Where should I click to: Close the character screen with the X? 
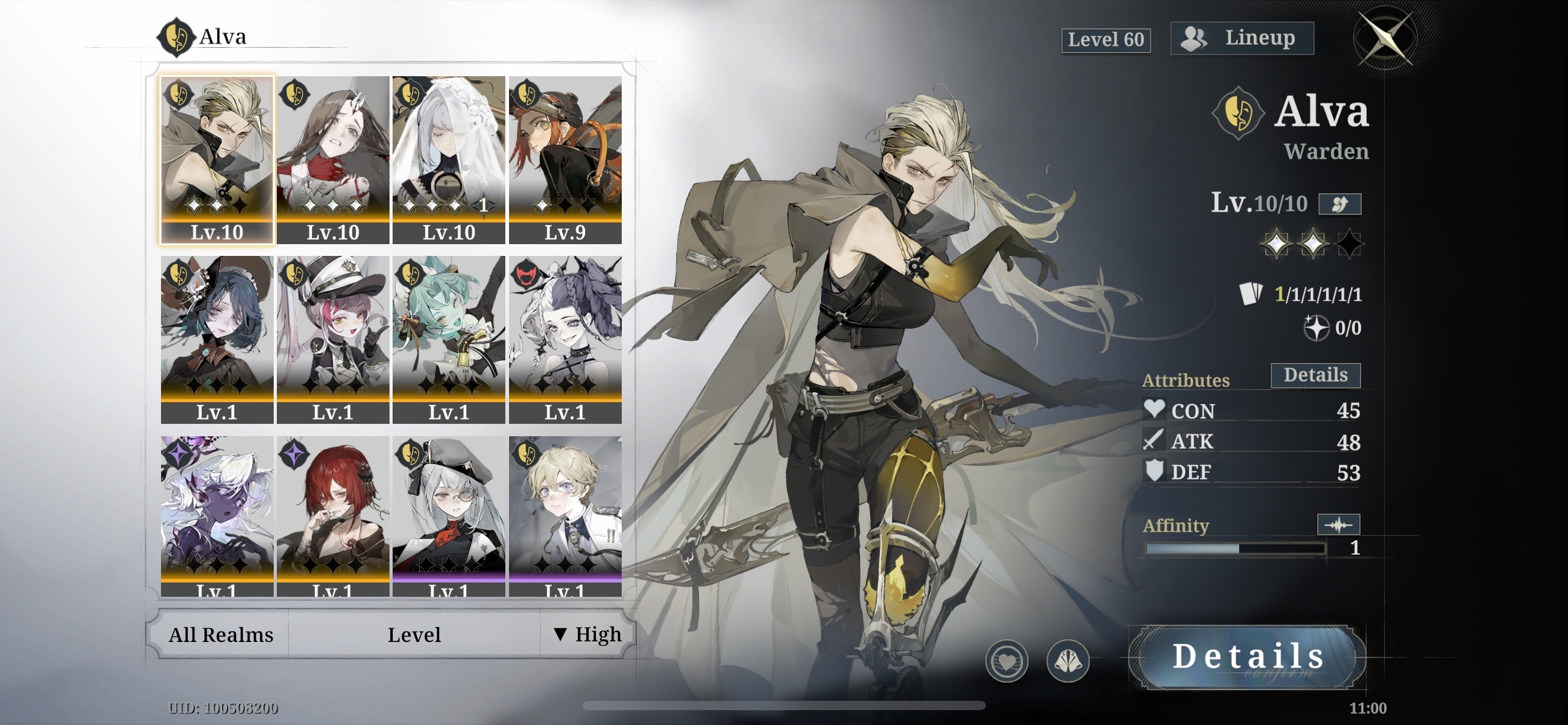[x=1386, y=38]
